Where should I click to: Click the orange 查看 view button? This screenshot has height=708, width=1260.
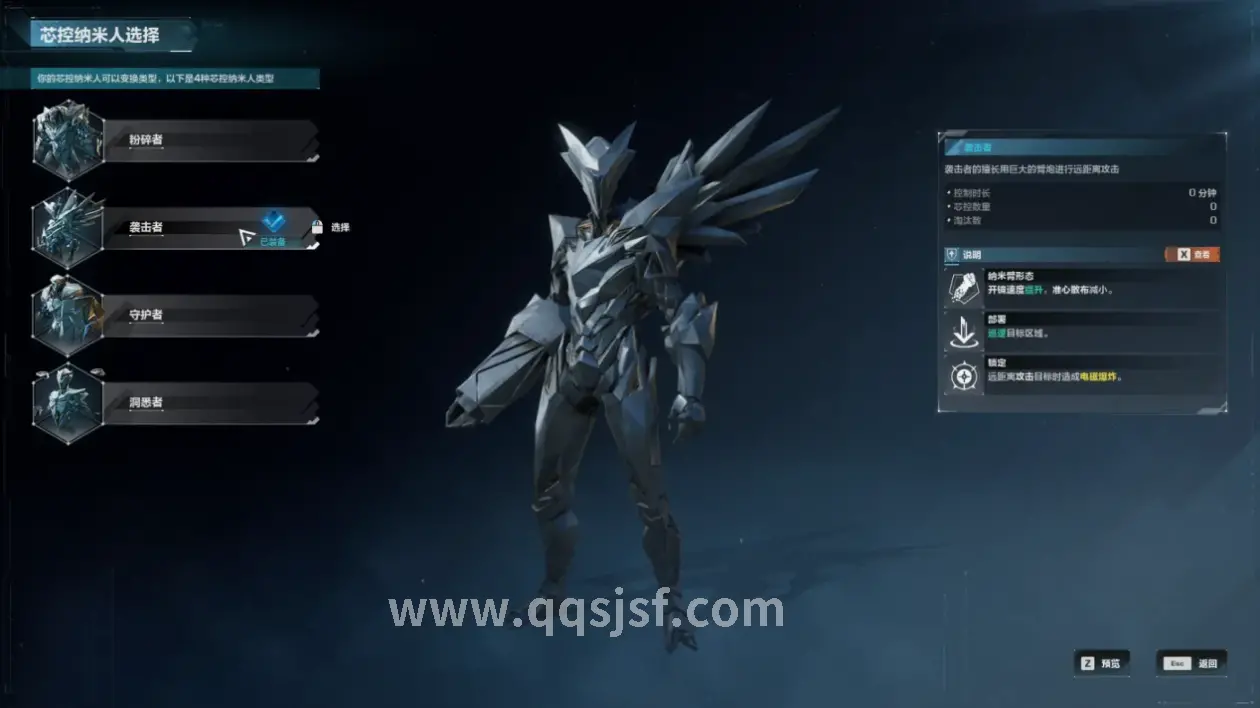pos(1192,255)
